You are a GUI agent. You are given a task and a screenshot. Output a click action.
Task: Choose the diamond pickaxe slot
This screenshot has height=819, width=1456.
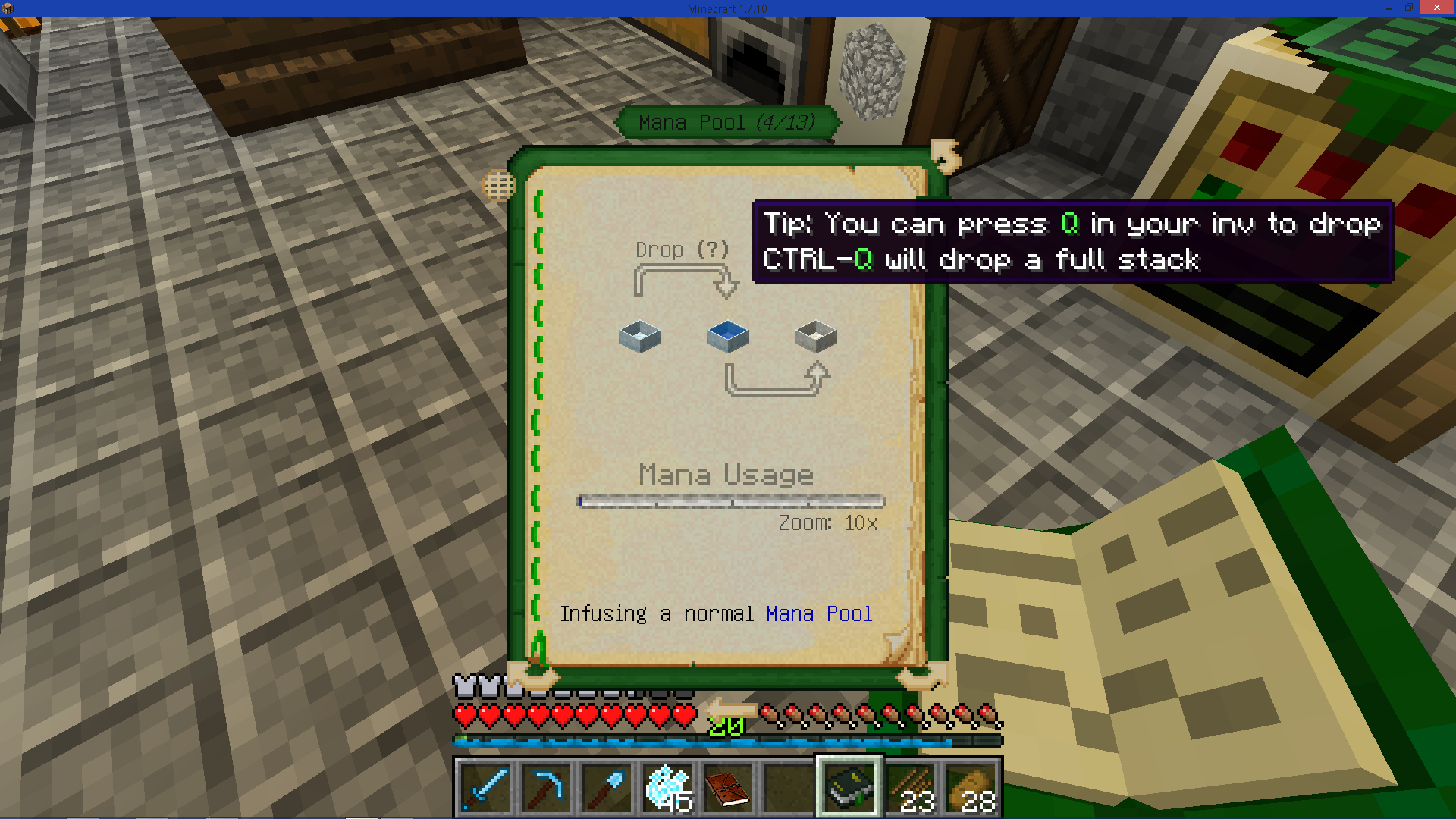pos(545,787)
